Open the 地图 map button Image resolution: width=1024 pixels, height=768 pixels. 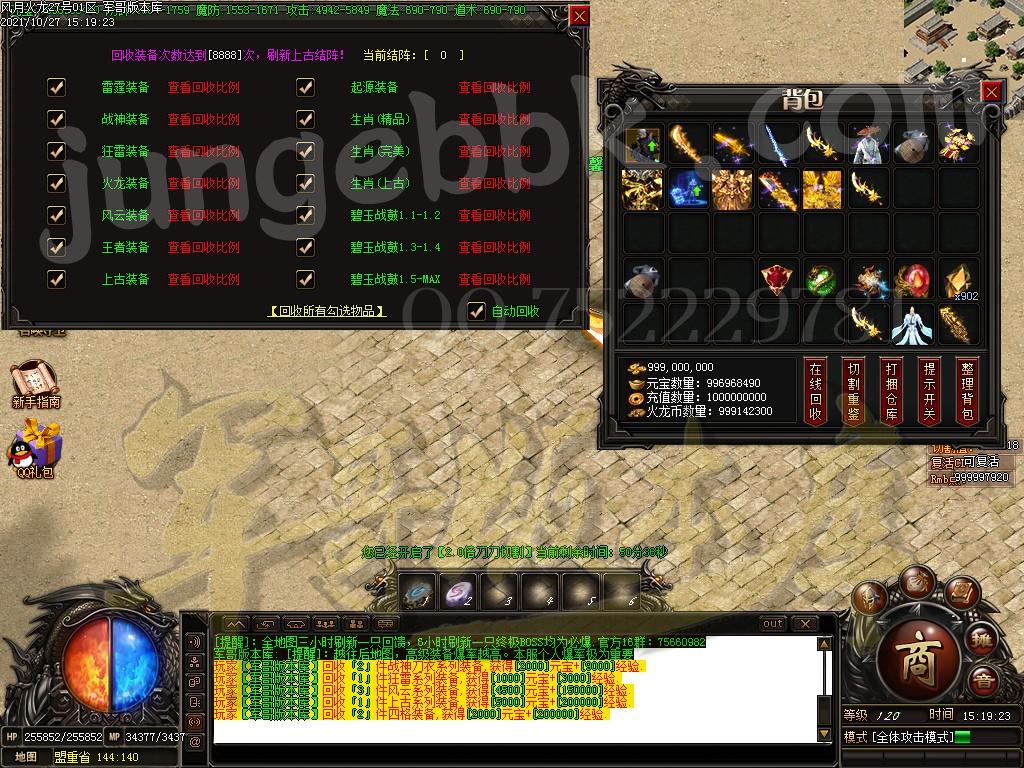[x=26, y=757]
